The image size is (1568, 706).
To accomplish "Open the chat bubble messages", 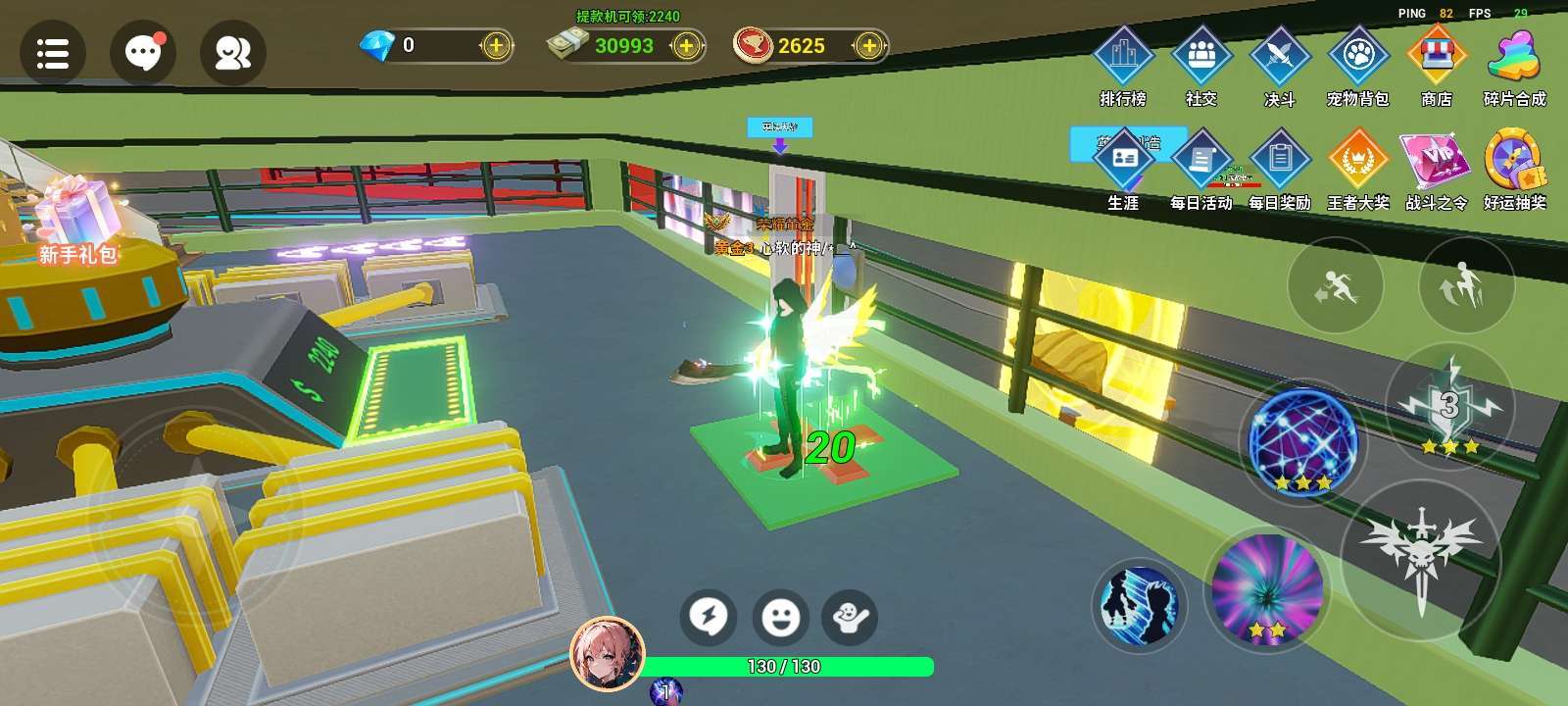I will tap(143, 53).
